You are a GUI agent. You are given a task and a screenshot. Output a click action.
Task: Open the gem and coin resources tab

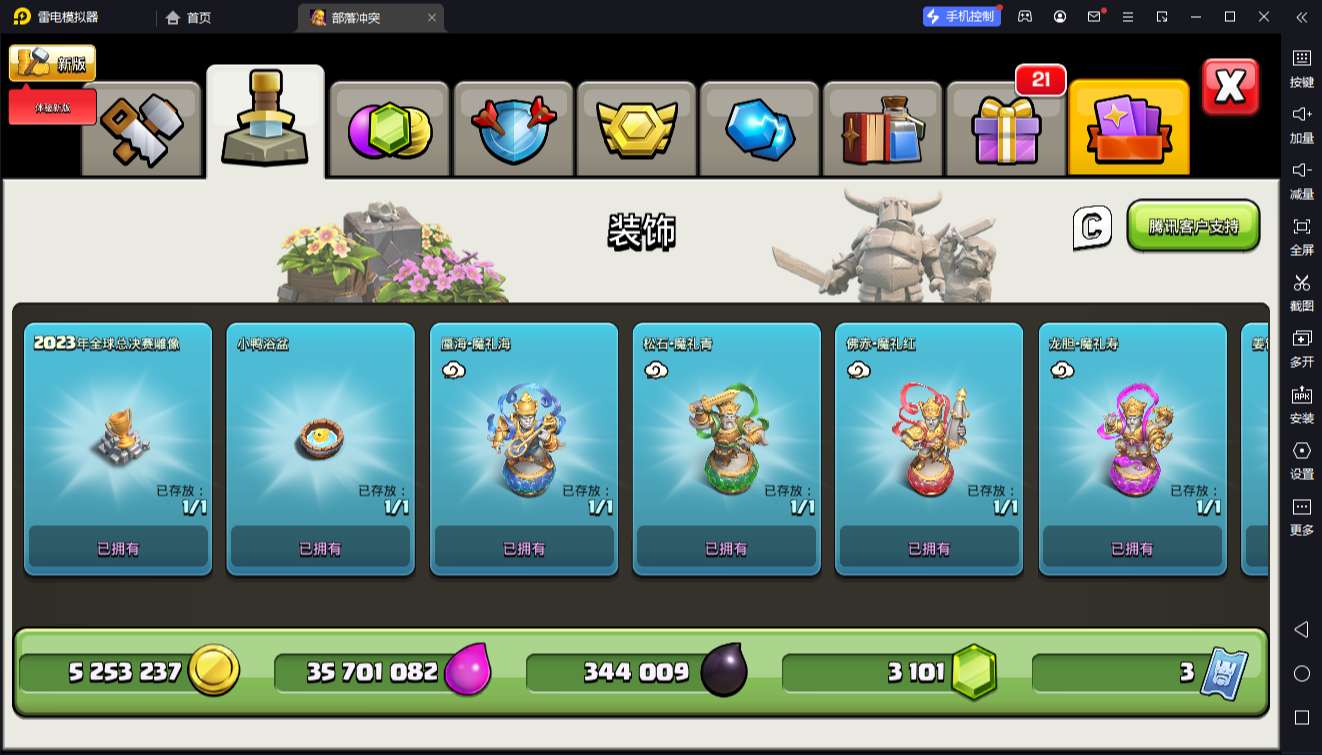pos(389,129)
